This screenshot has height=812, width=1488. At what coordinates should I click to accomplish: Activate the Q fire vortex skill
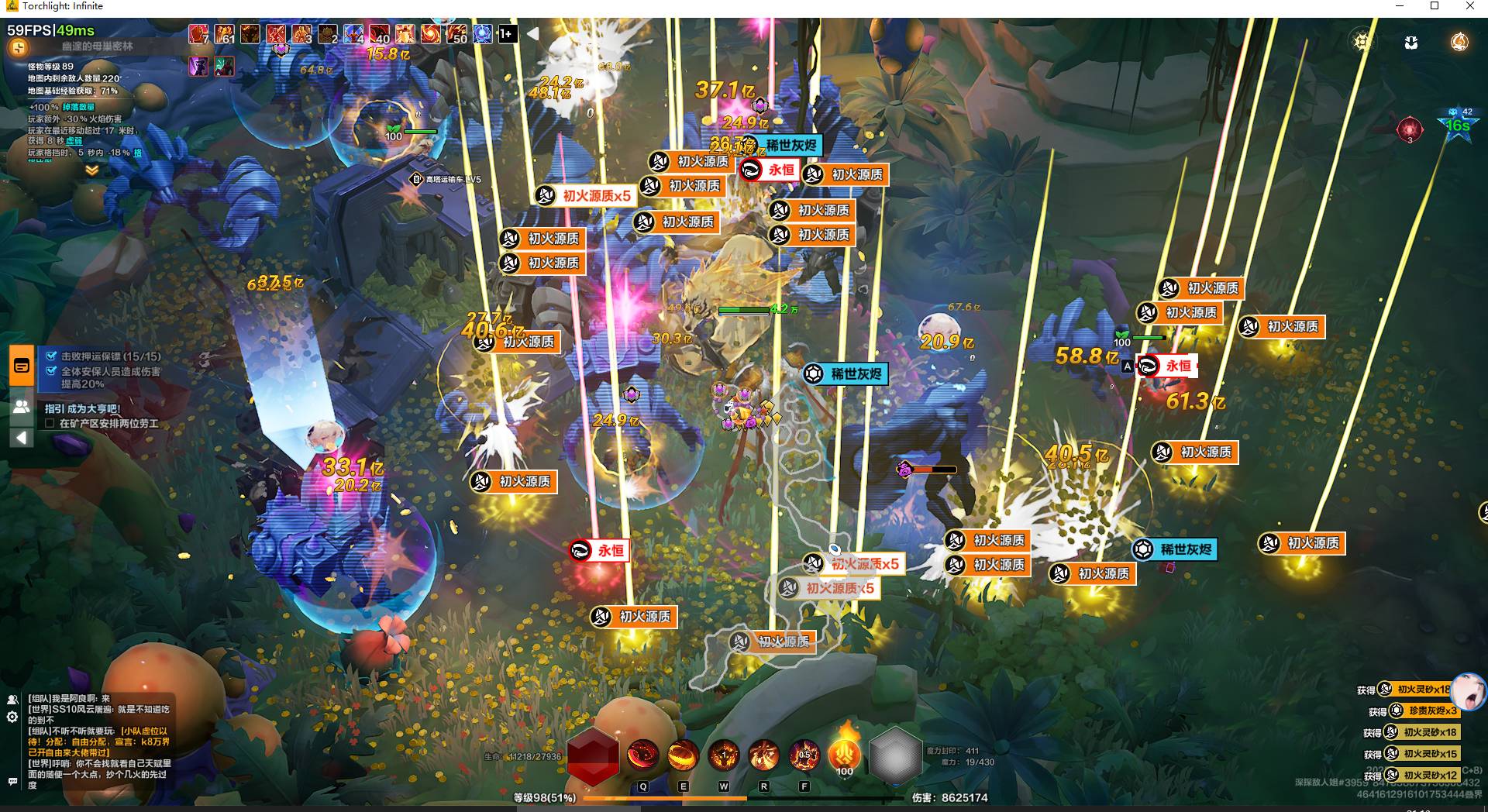point(642,755)
